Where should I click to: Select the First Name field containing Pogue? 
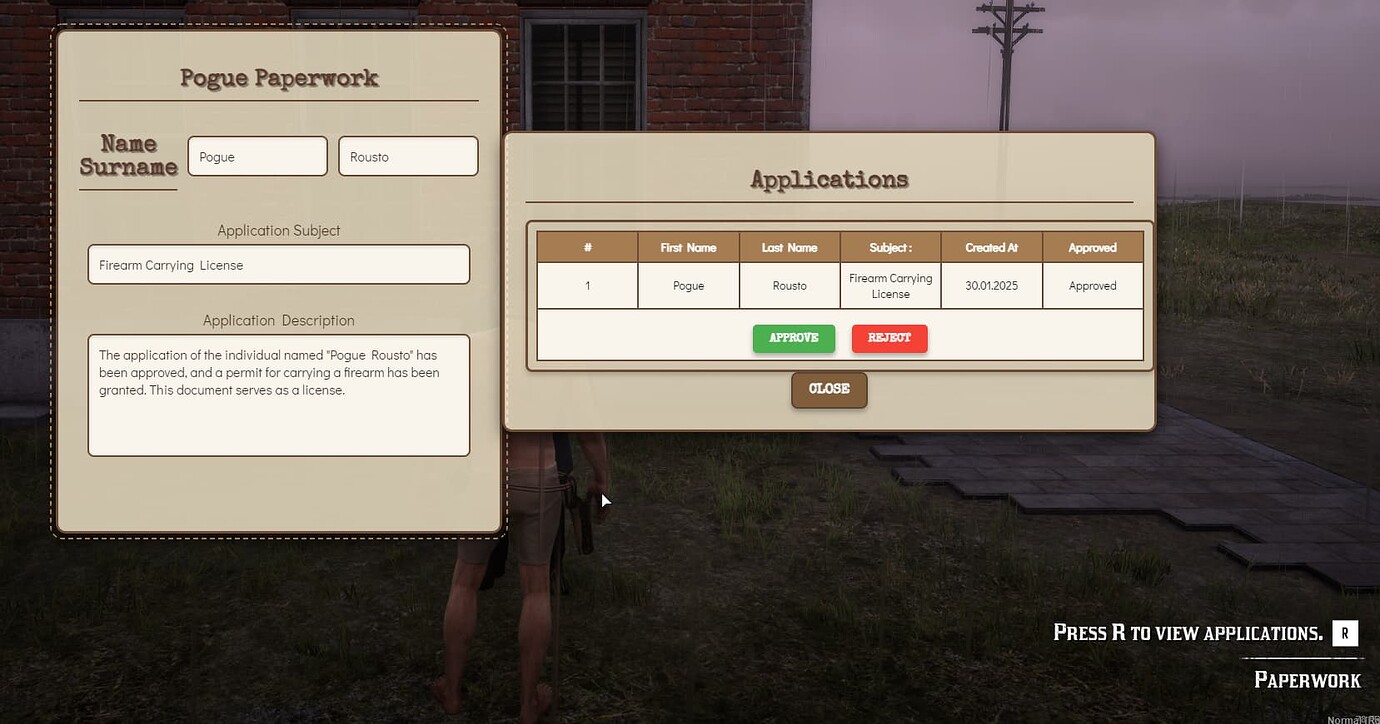[x=257, y=156]
